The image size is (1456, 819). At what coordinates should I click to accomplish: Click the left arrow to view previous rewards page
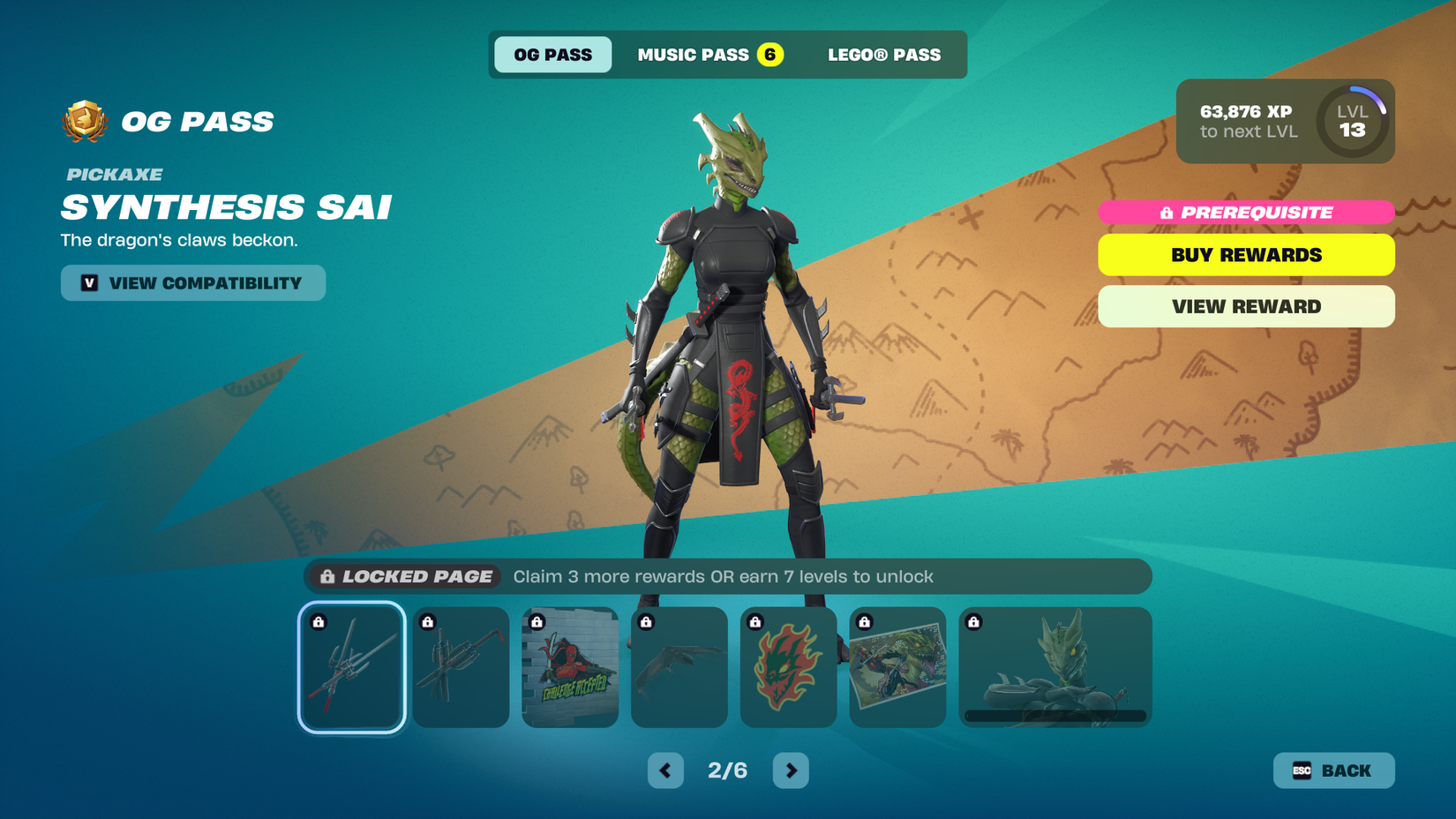coord(665,770)
